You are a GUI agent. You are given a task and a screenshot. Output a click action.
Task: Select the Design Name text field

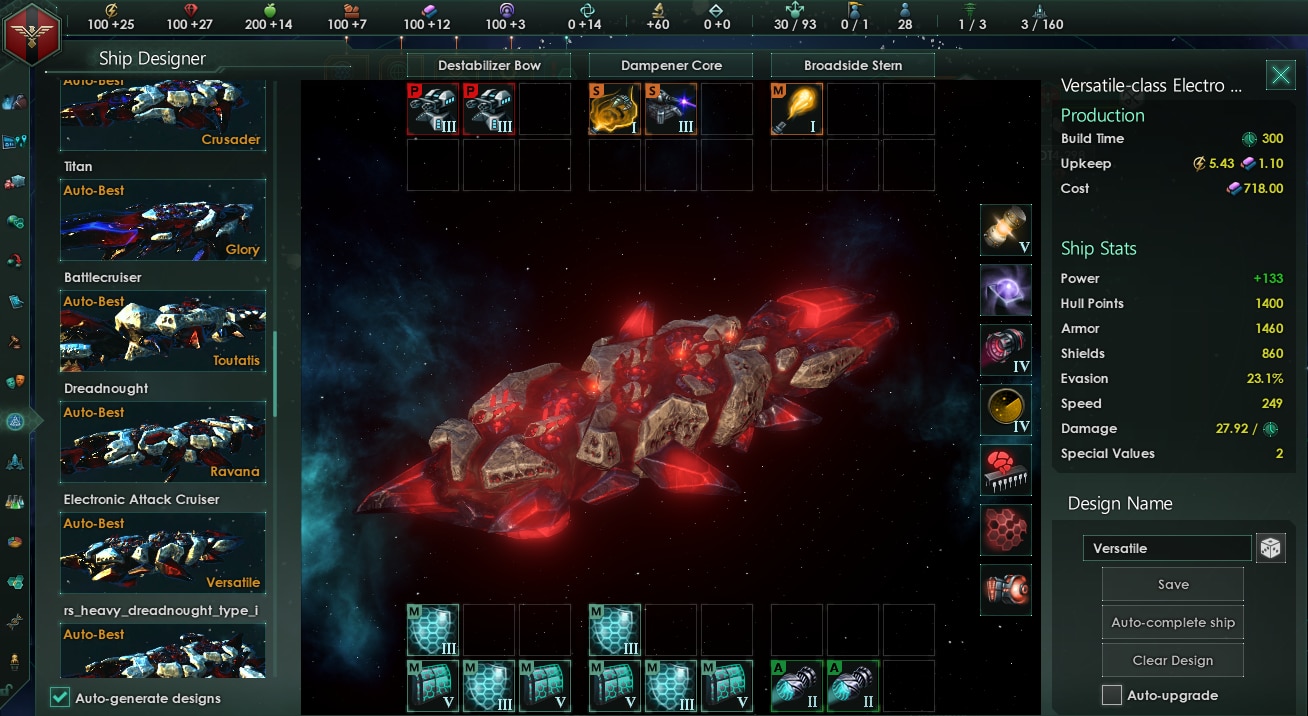(x=1166, y=548)
